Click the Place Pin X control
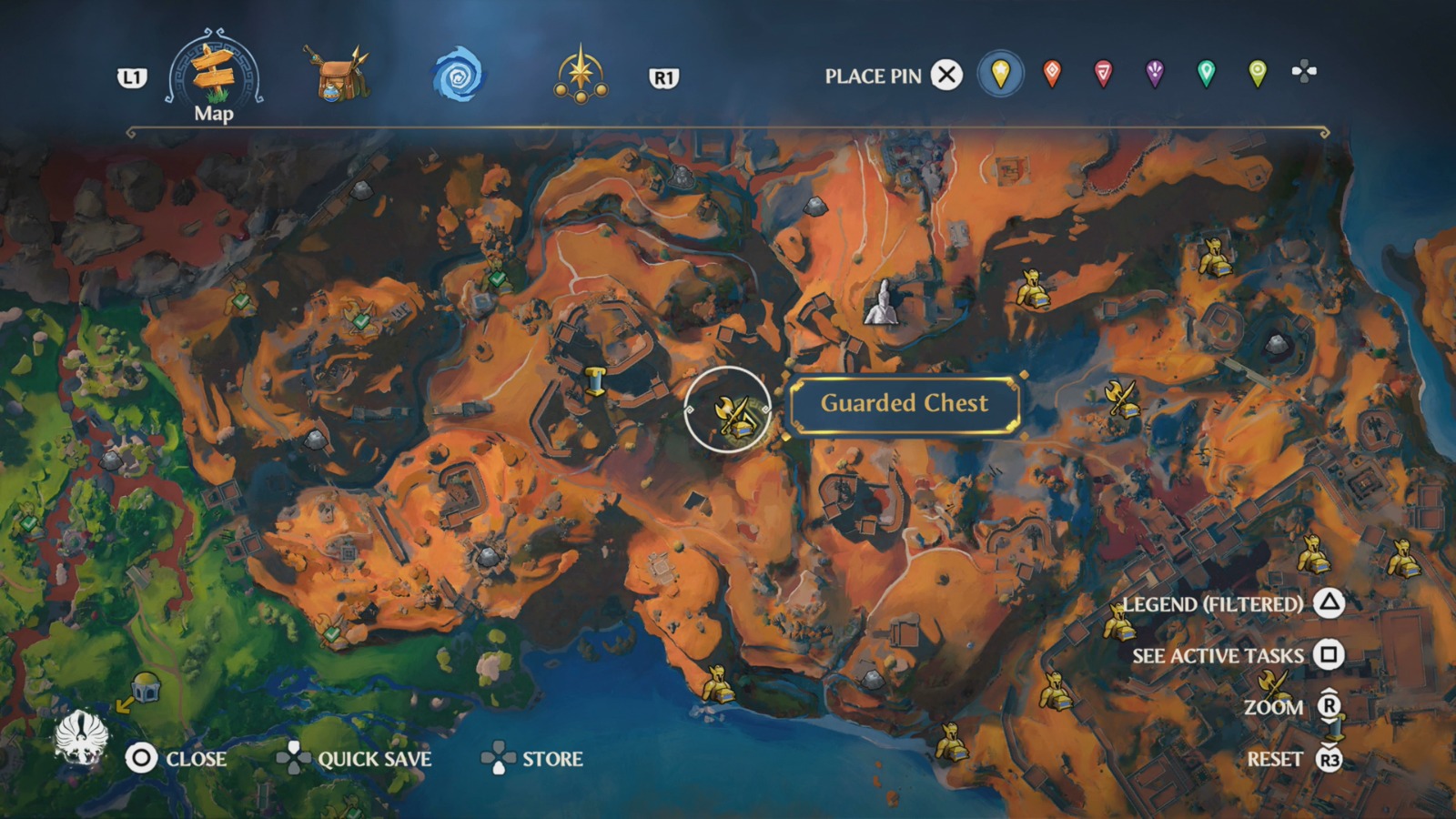The width and height of the screenshot is (1456, 819). (x=946, y=76)
